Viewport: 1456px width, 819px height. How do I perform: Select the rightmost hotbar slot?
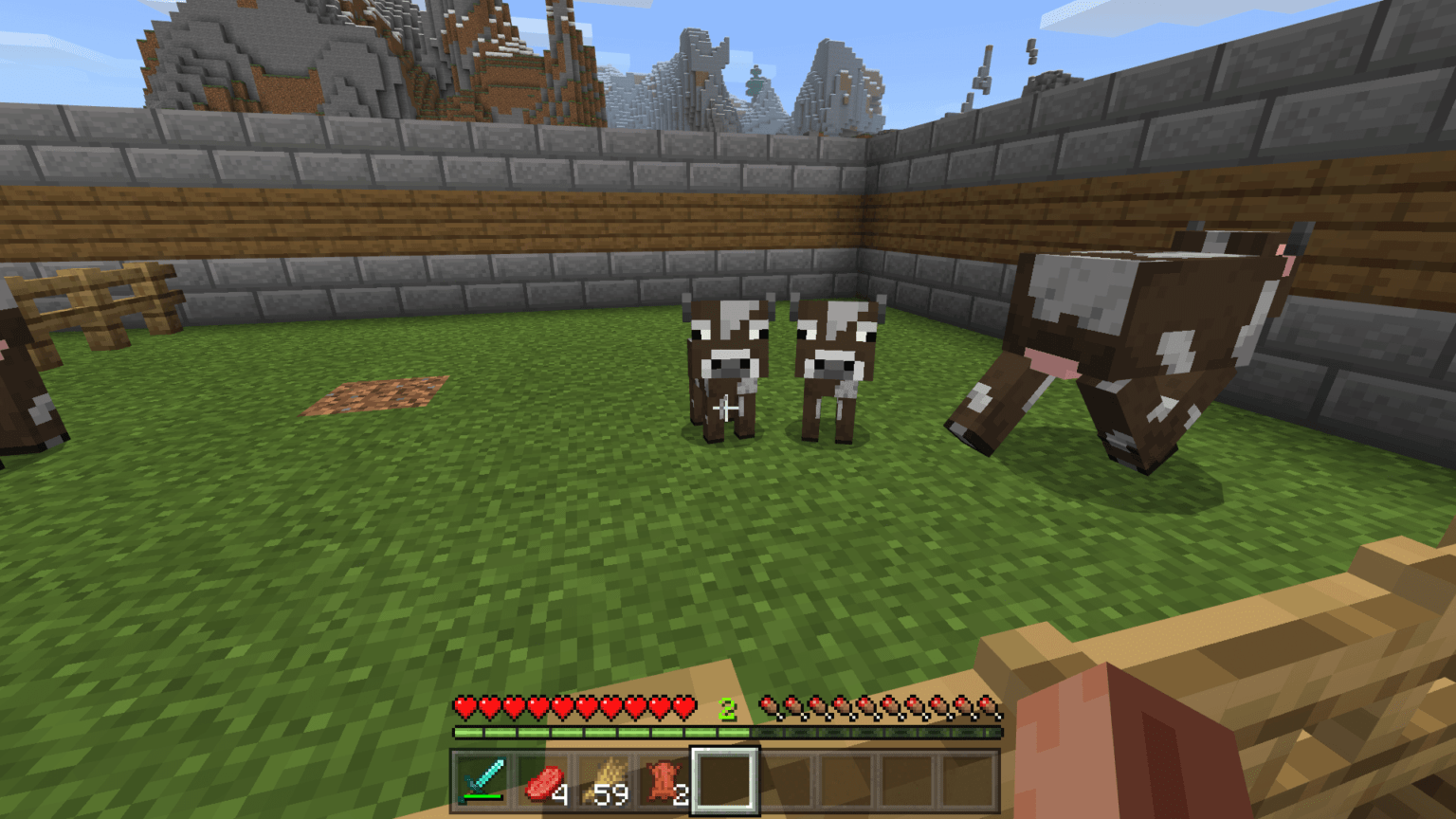(971, 779)
